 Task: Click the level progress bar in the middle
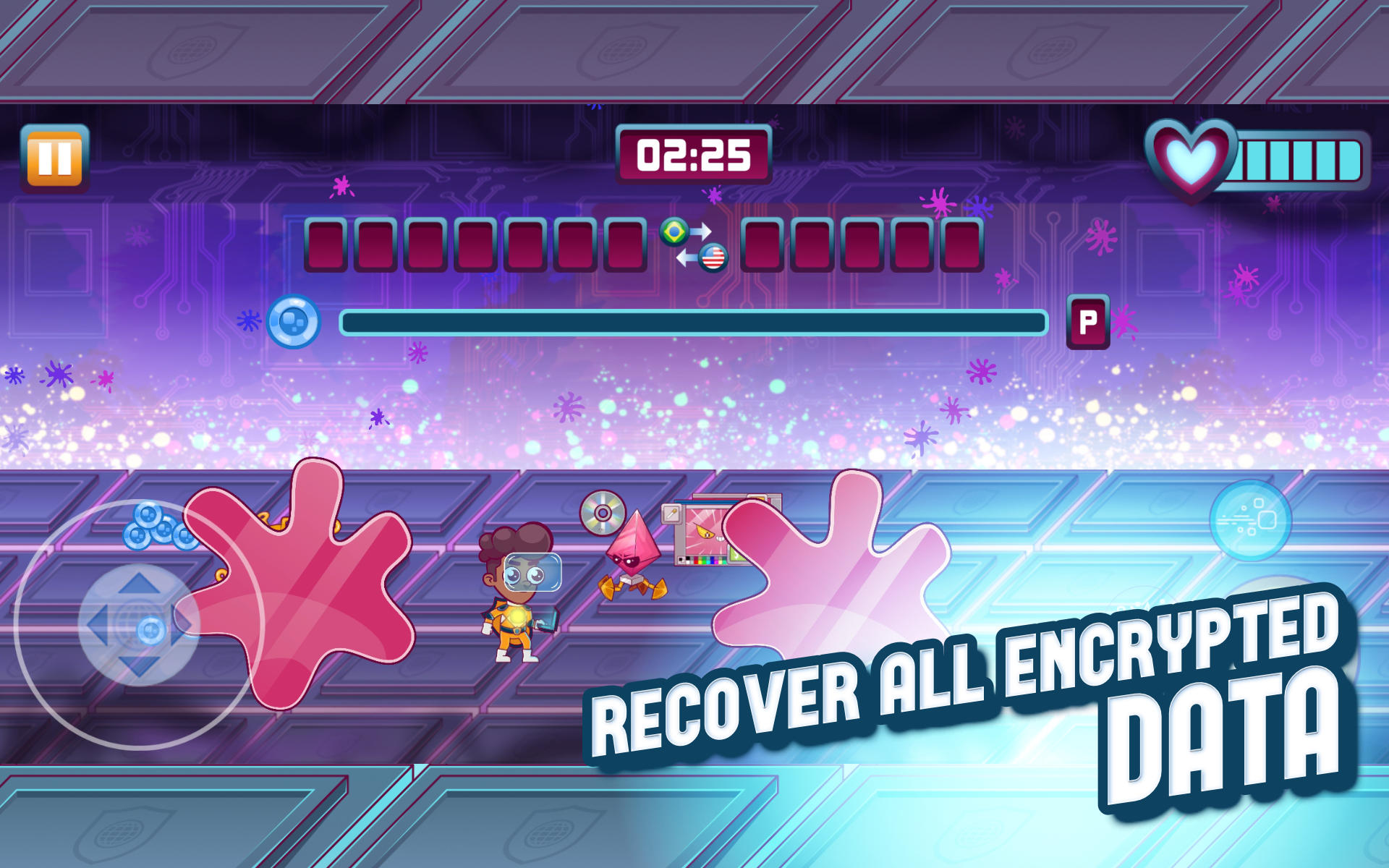(693, 320)
